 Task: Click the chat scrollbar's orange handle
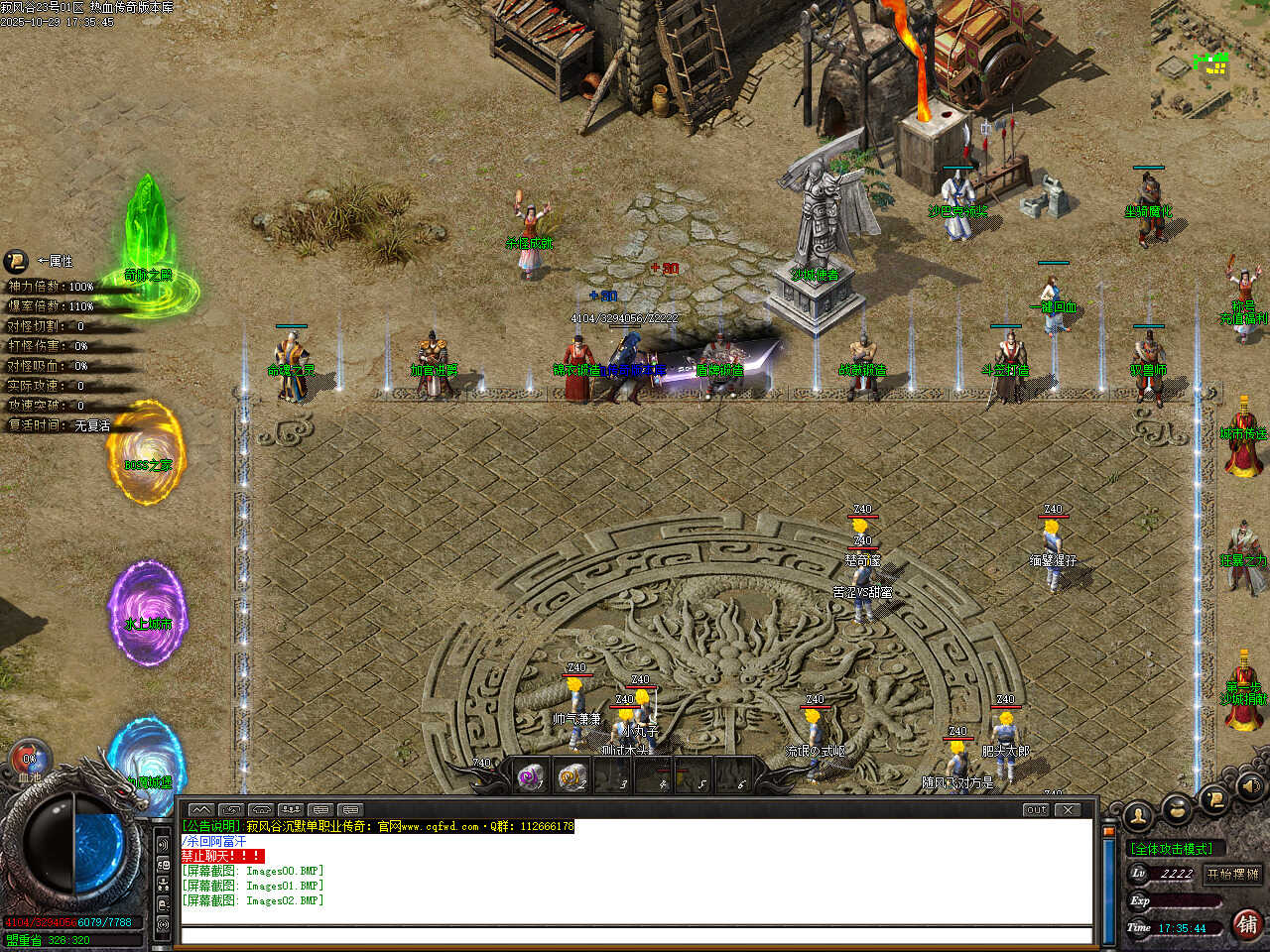1109,831
